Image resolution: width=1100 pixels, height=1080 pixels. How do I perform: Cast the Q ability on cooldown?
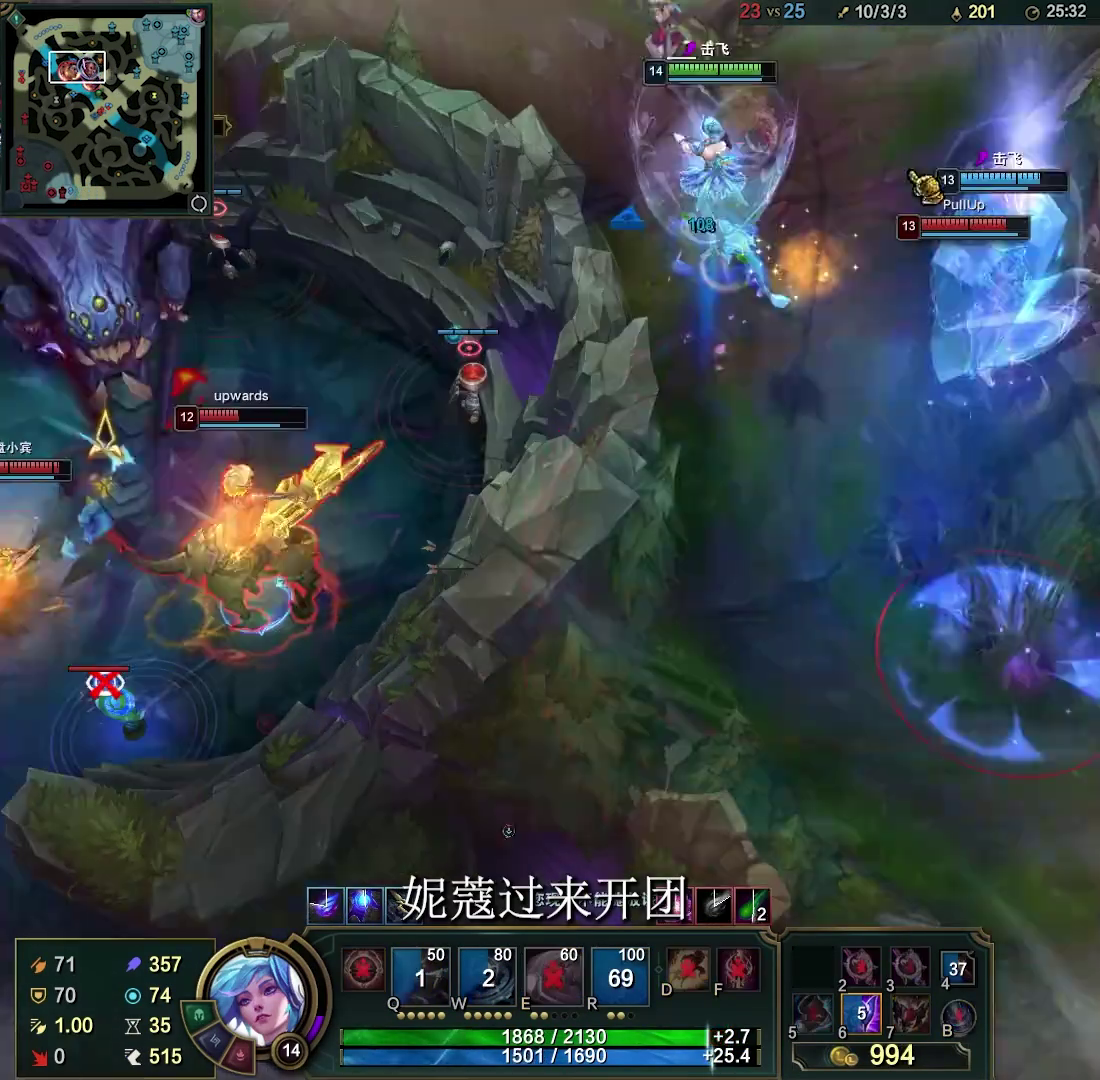(419, 977)
